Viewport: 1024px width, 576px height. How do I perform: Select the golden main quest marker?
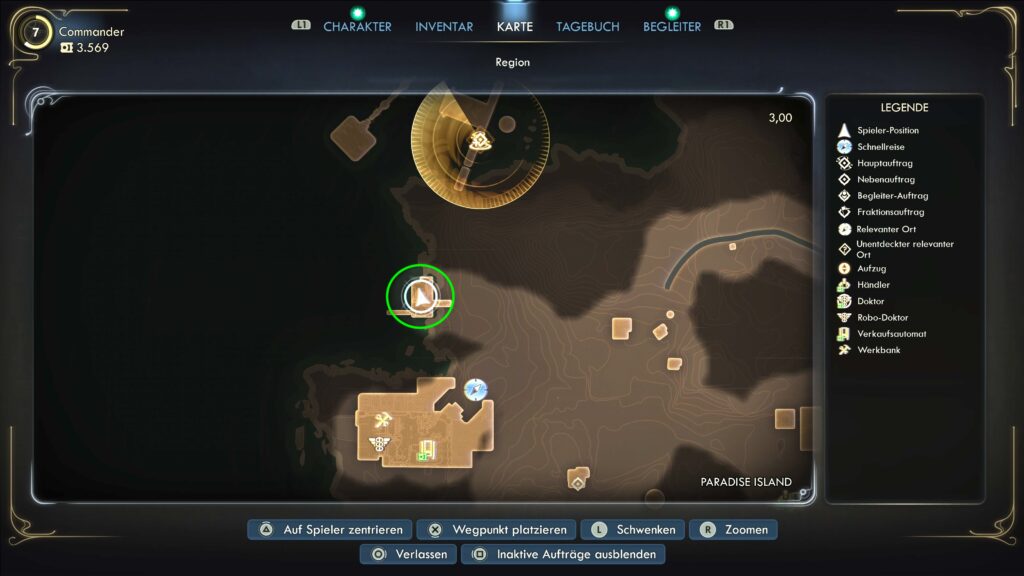pyautogui.click(x=480, y=141)
